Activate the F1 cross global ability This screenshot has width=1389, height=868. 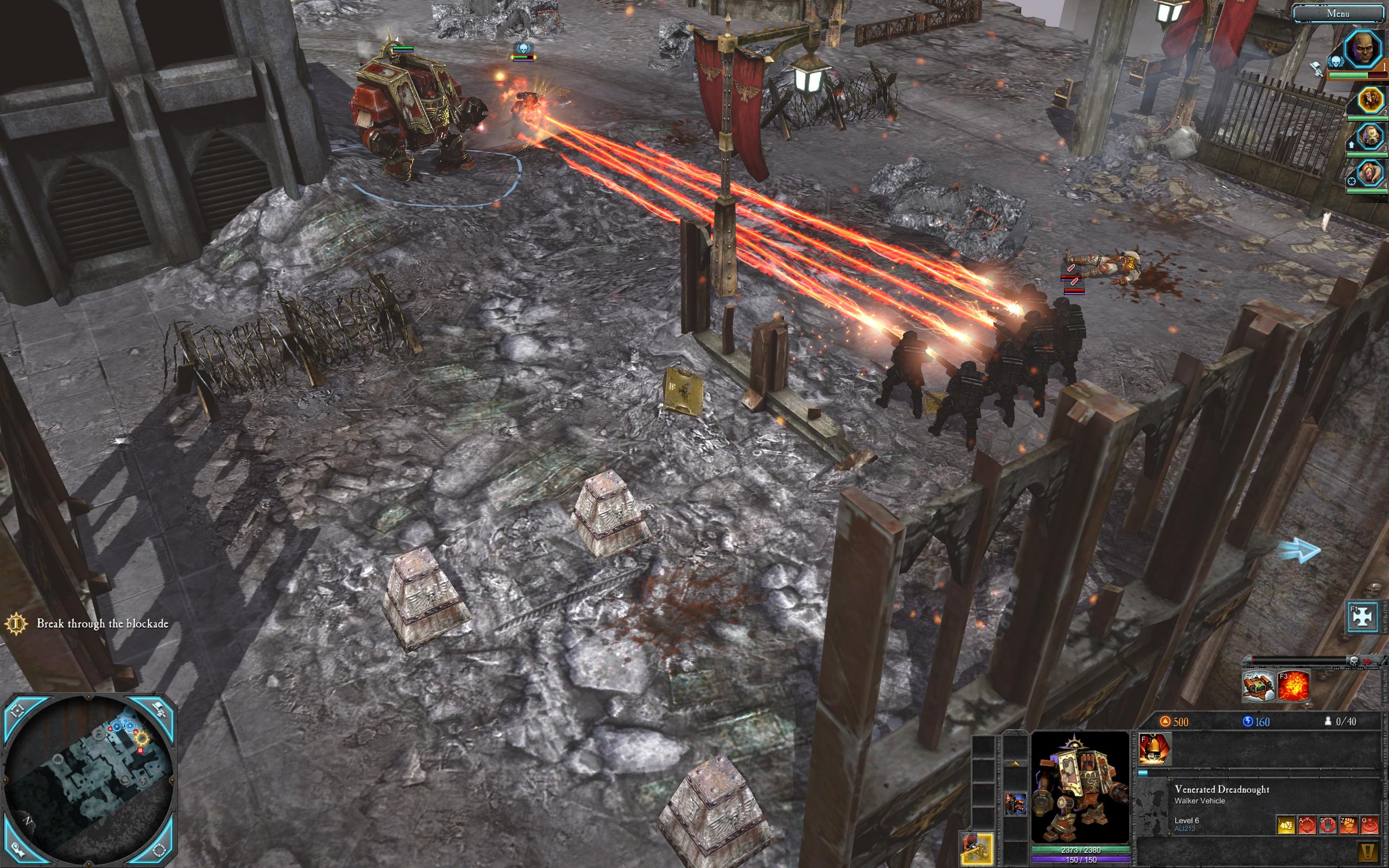coord(1362,617)
